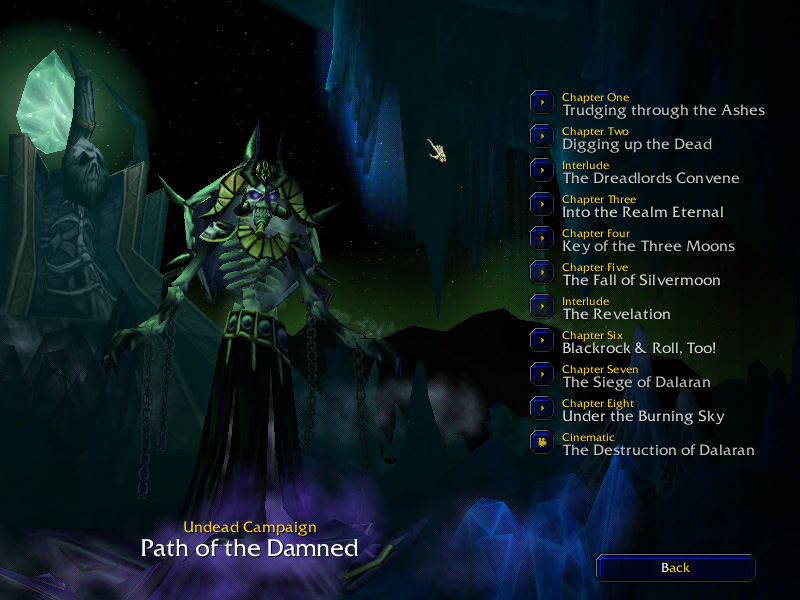This screenshot has height=600, width=800.
Task: Click the Back button
Action: (675, 568)
